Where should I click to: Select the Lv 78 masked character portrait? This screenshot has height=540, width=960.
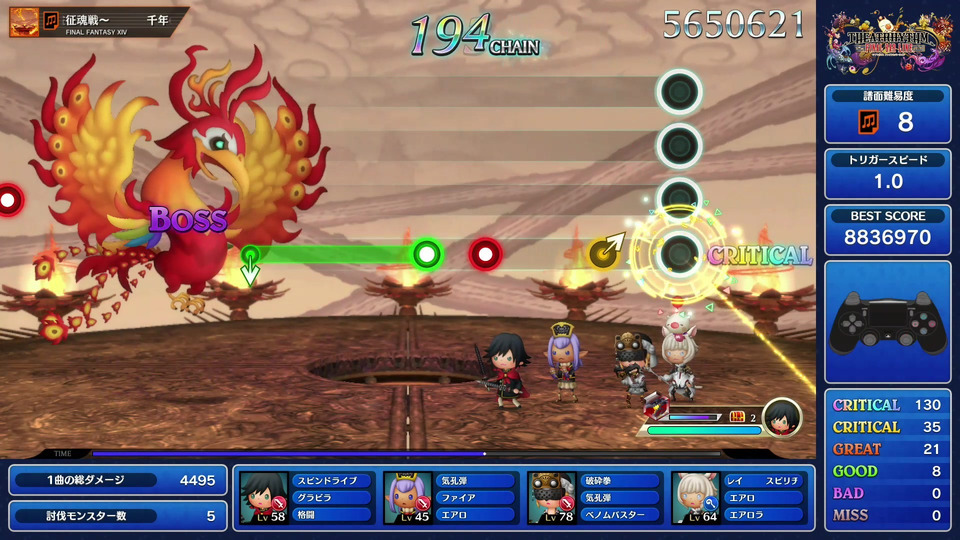point(551,497)
